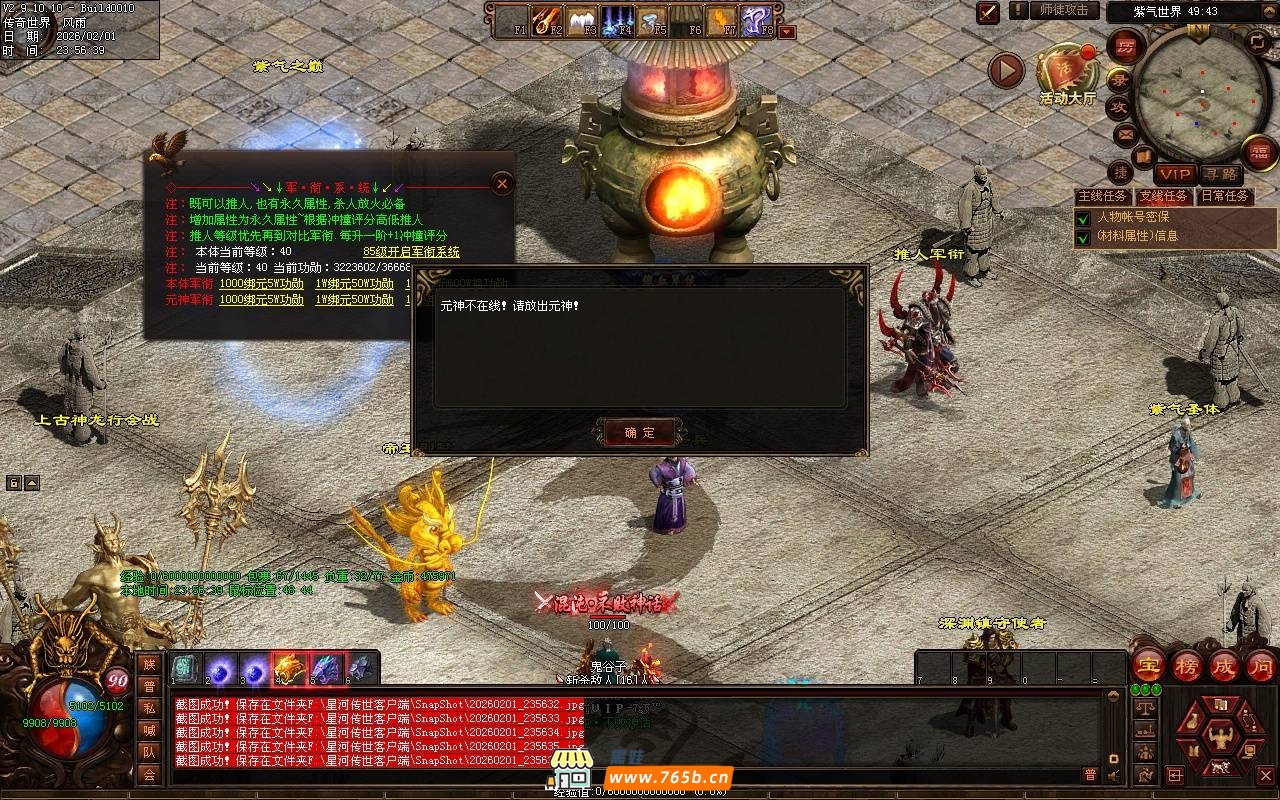The width and height of the screenshot is (1280, 800).
Task: Toggle the 人物帐号密保 checkbox
Action: click(x=1082, y=217)
